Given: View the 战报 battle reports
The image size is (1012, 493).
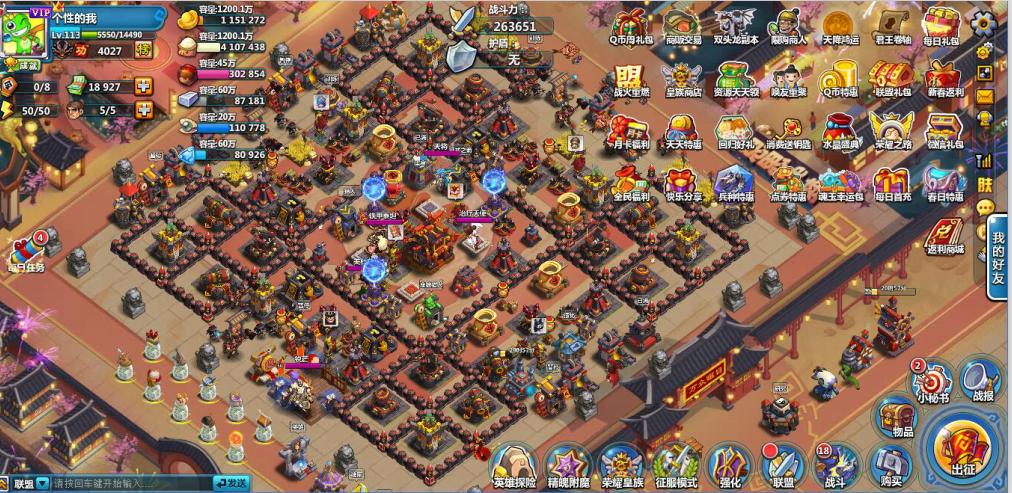Looking at the screenshot, I should point(977,380).
